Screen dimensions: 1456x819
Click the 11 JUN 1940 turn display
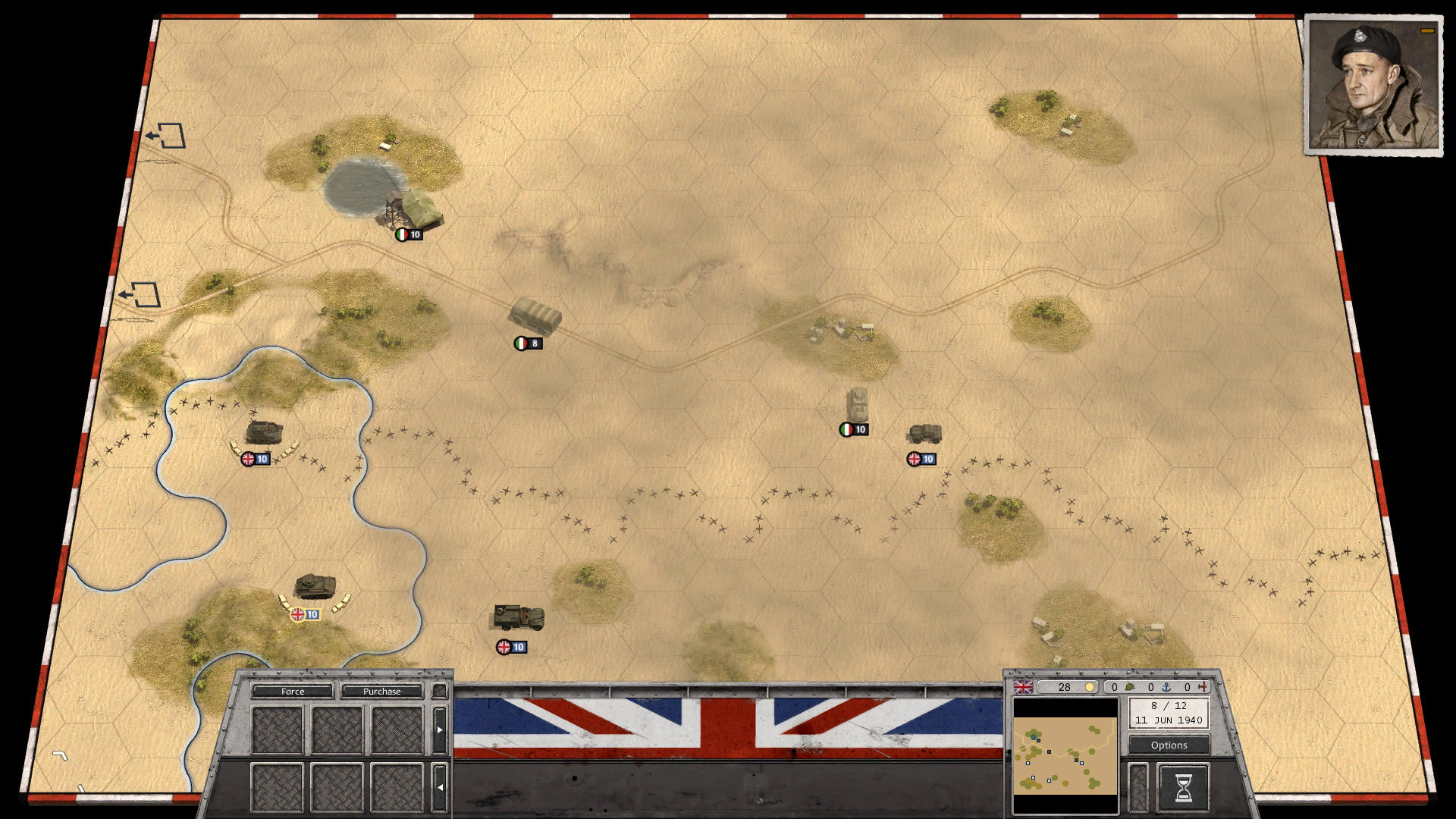click(x=1169, y=720)
